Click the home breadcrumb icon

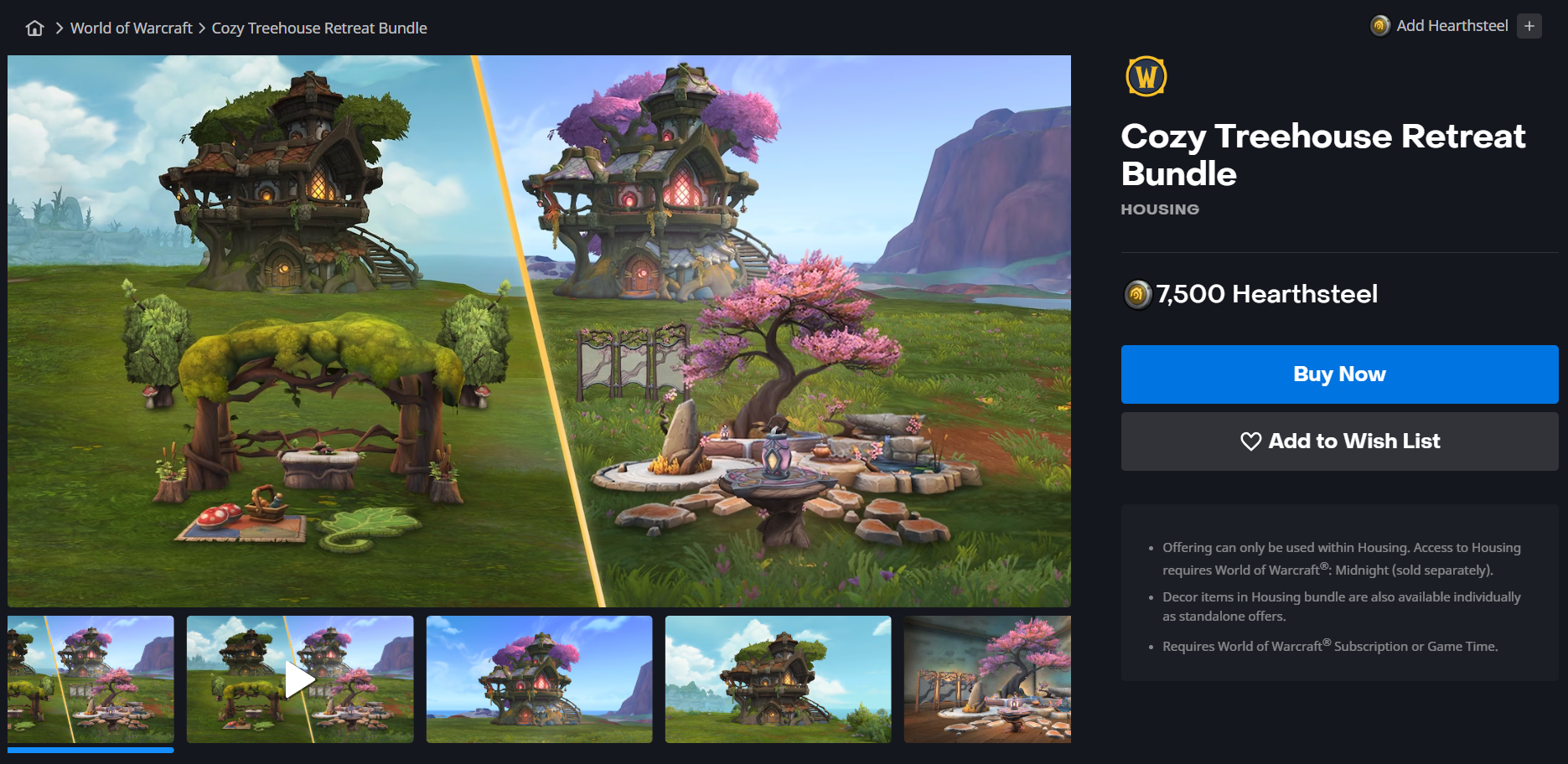click(x=34, y=28)
